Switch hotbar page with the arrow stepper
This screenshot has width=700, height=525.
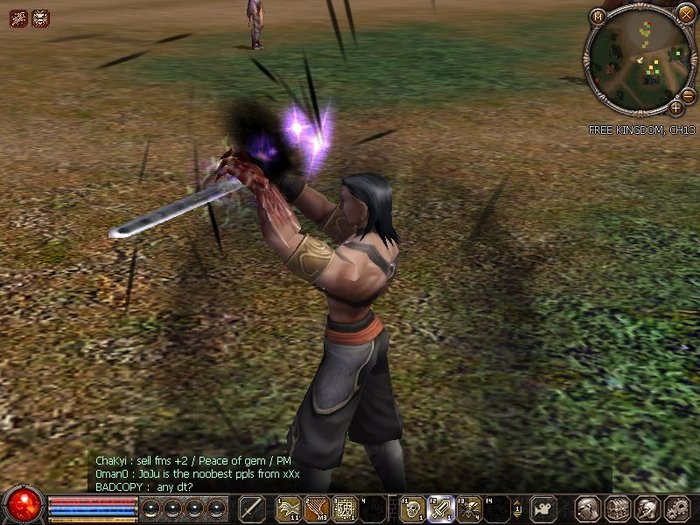pyautogui.click(x=519, y=508)
